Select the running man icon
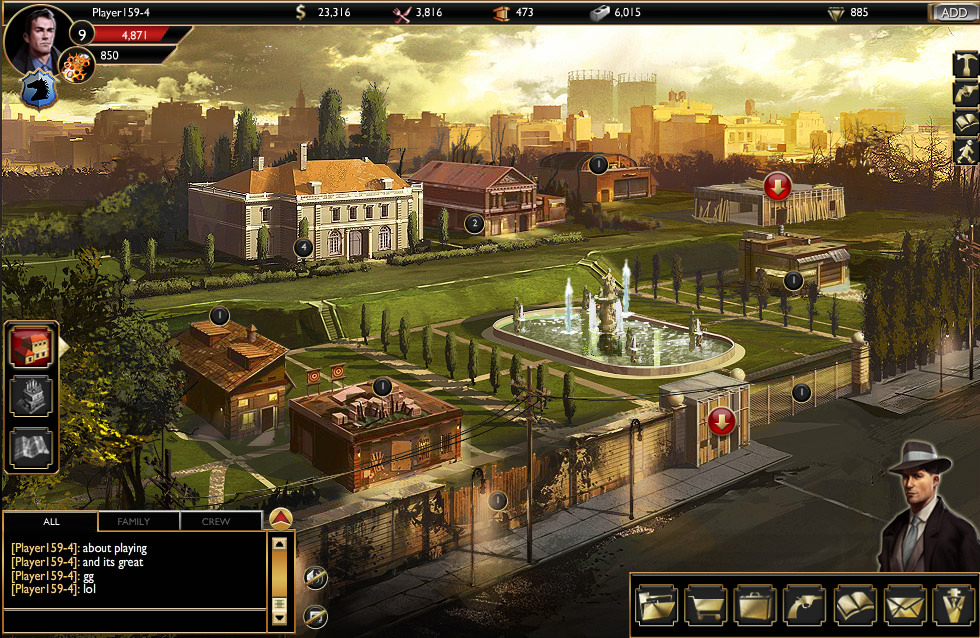Viewport: 980px width, 638px height. (x=965, y=151)
